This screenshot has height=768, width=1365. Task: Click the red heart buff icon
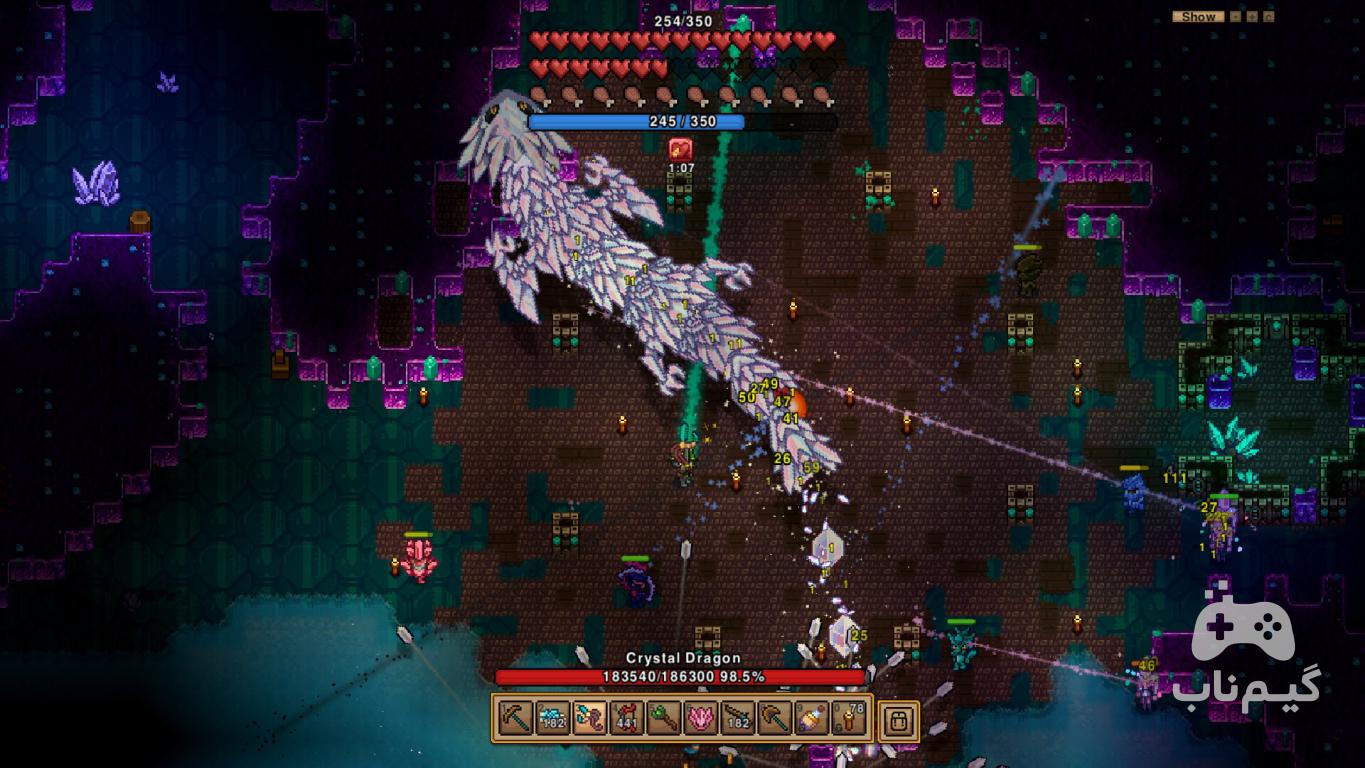(681, 150)
